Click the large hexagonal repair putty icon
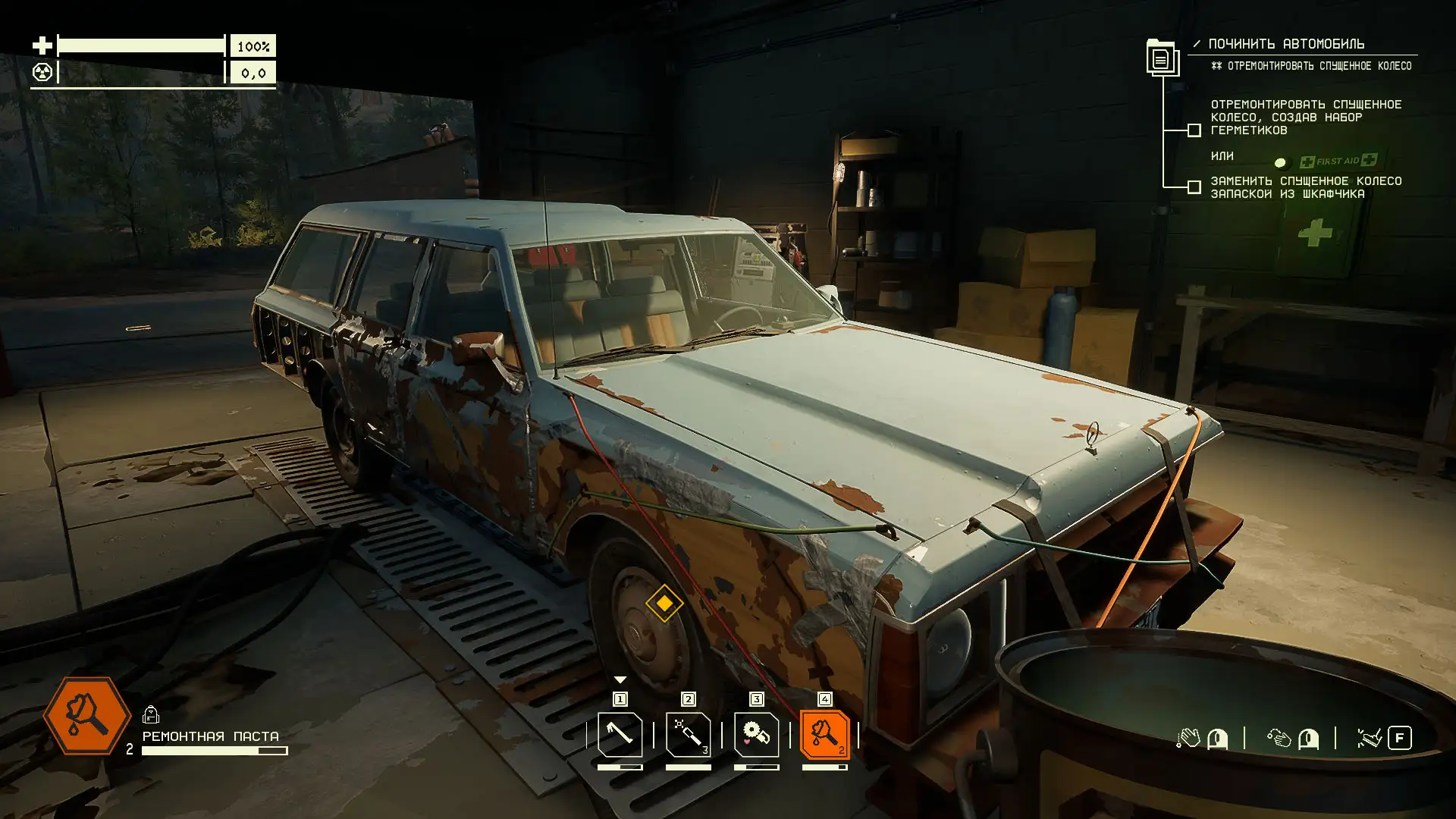1456x819 pixels. pyautogui.click(x=87, y=715)
